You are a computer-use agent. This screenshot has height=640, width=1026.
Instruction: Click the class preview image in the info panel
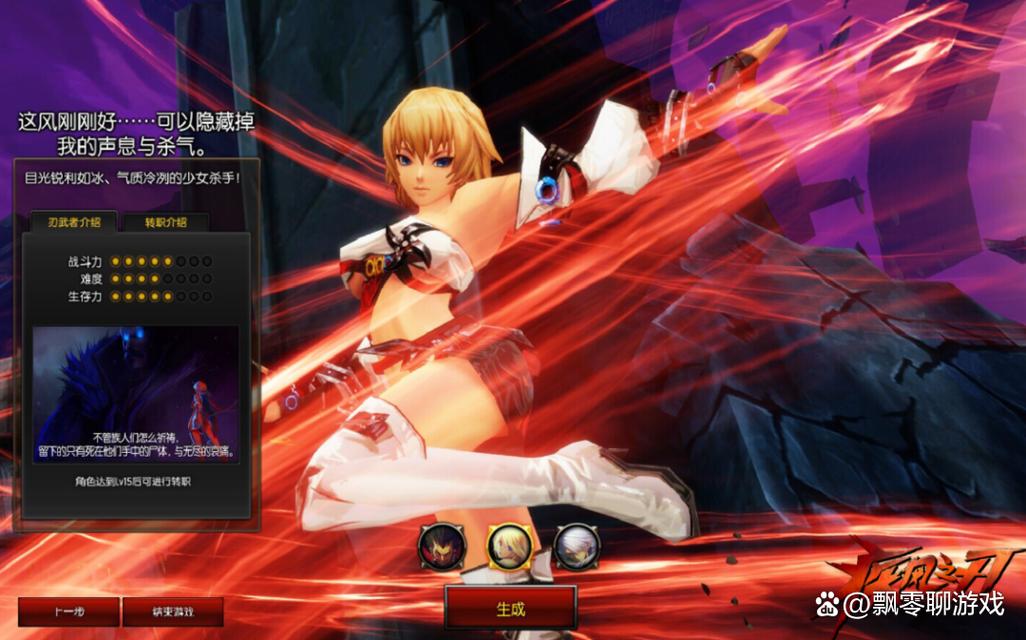(x=136, y=394)
